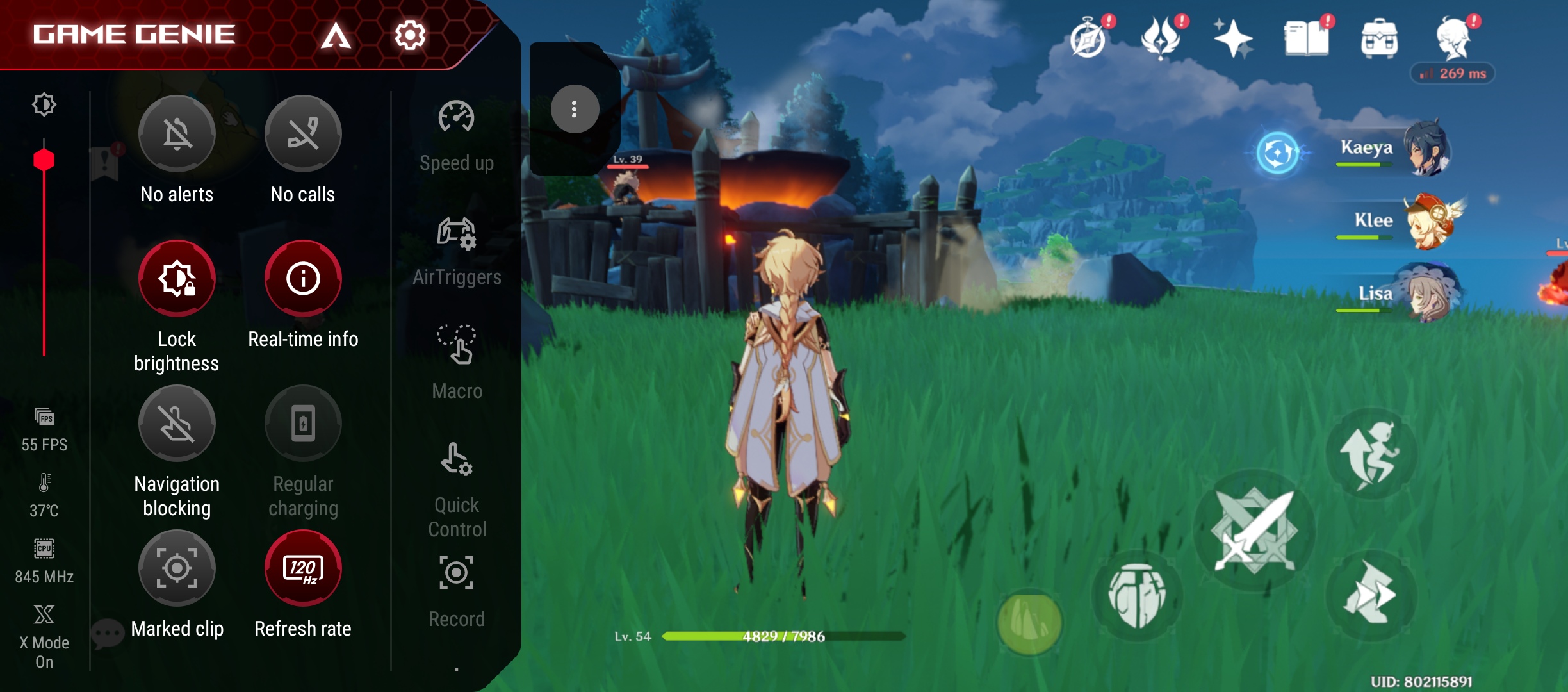This screenshot has width=1568, height=692.
Task: Open the adventurer handbook book icon
Action: [x=1307, y=38]
